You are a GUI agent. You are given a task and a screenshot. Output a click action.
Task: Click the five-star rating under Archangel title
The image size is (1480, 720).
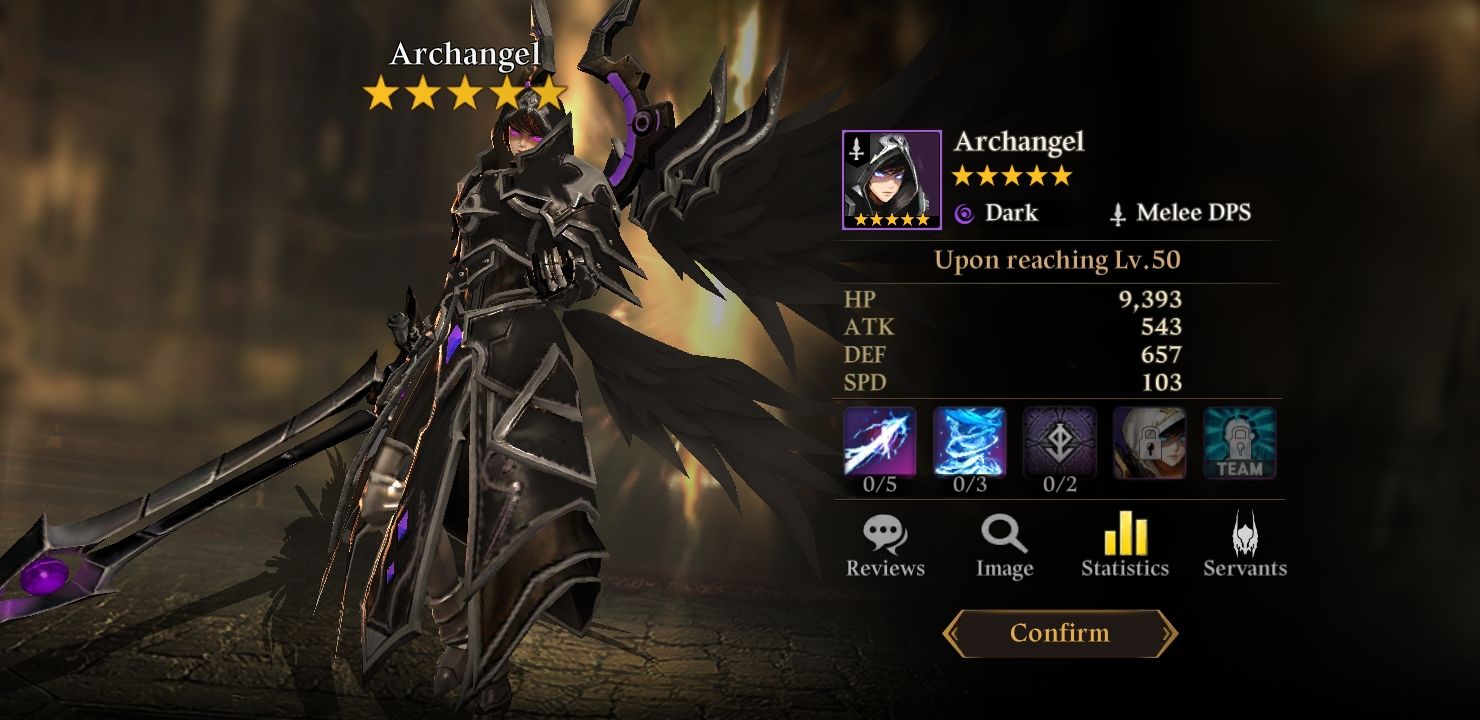(x=1009, y=176)
